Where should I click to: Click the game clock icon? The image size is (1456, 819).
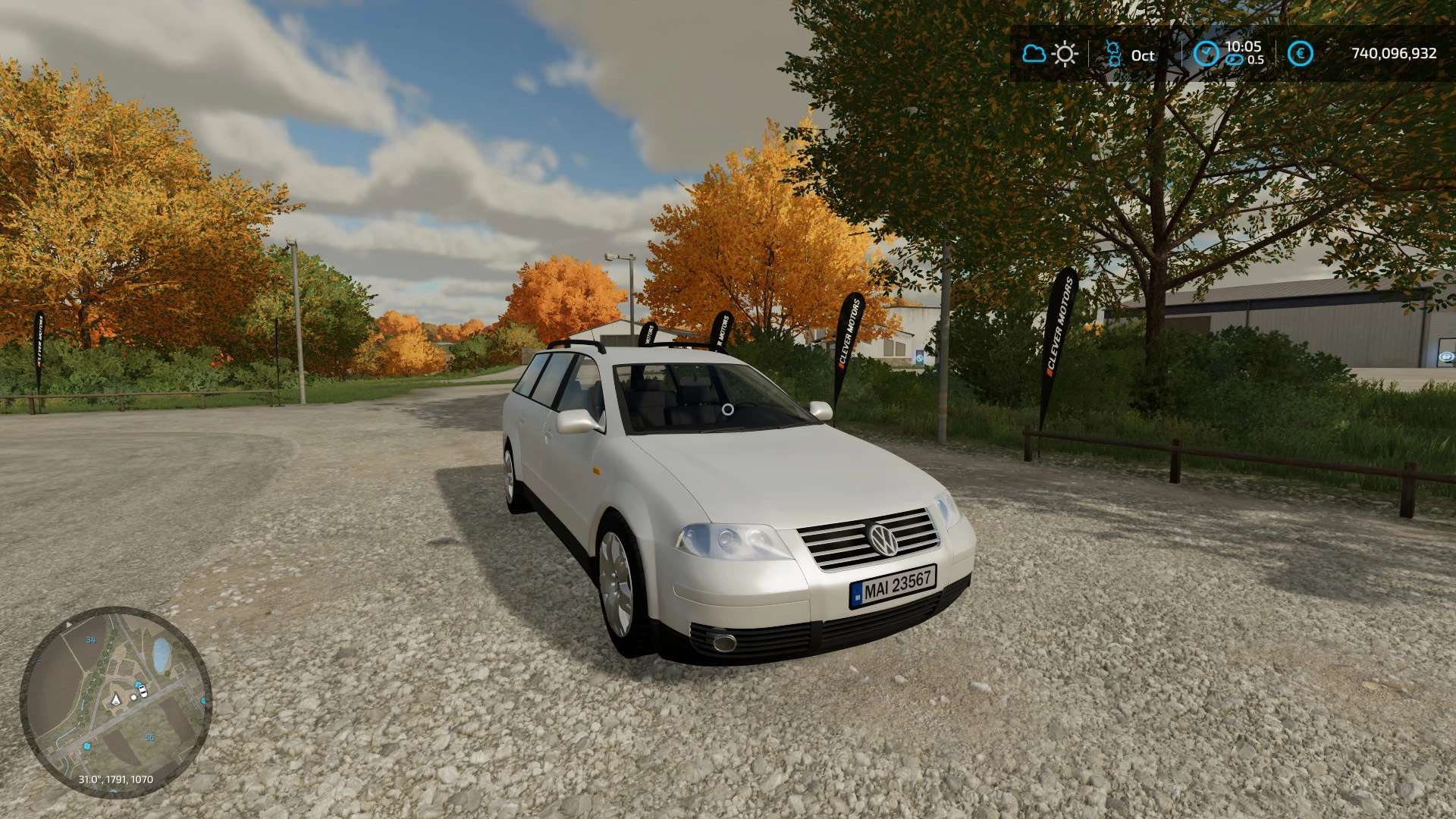[x=1206, y=54]
